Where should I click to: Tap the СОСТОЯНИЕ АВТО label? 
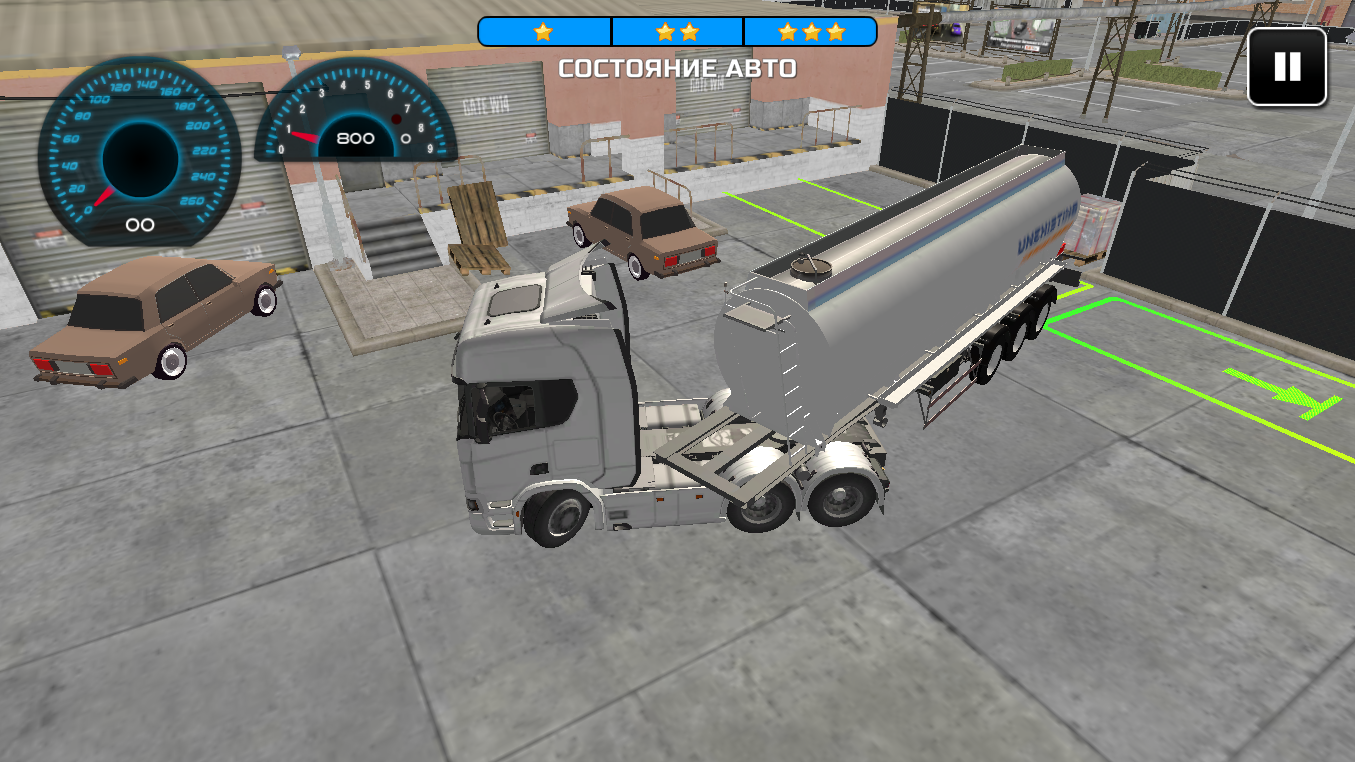[x=677, y=68]
